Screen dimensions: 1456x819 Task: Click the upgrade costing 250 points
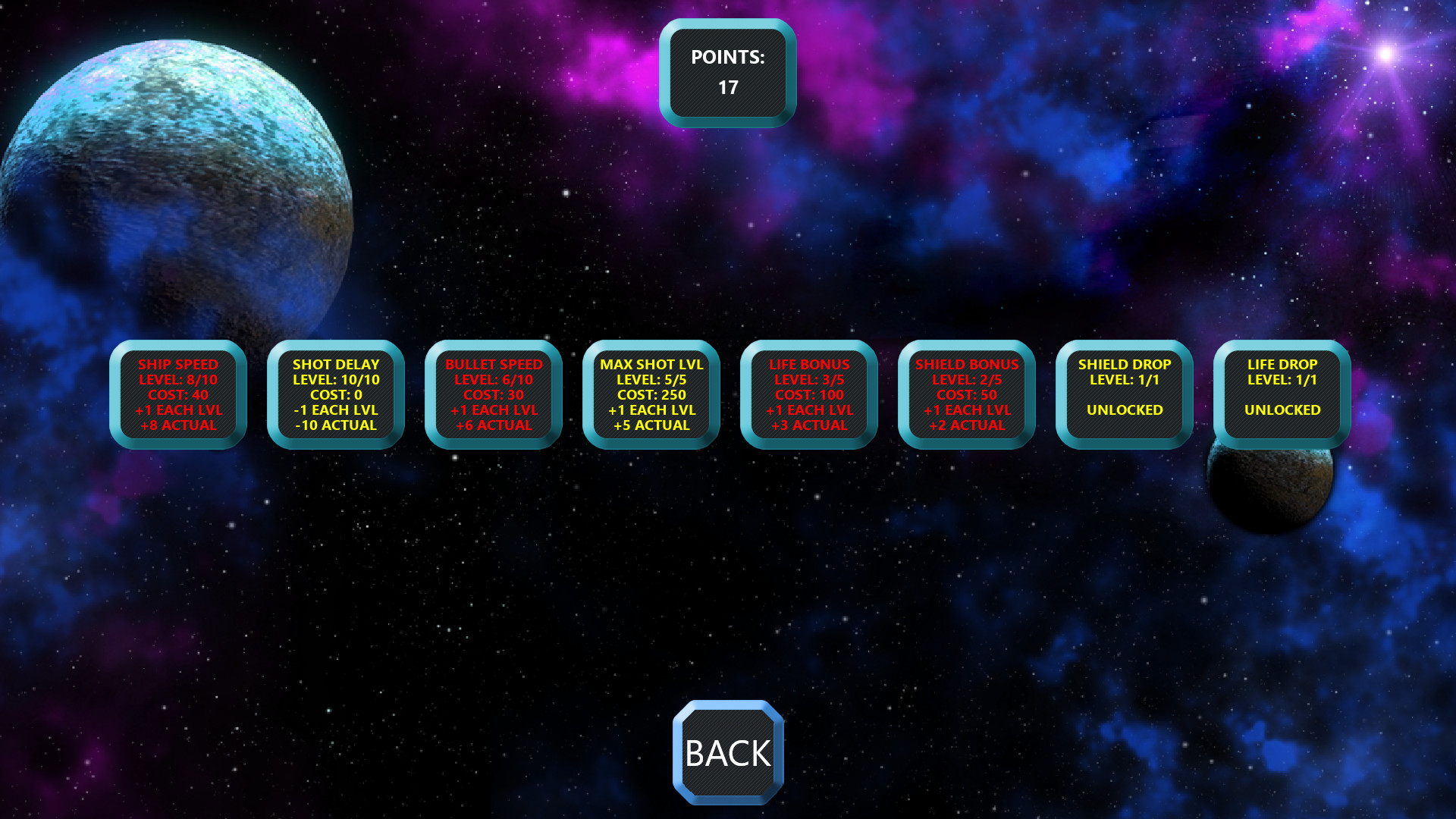(651, 394)
